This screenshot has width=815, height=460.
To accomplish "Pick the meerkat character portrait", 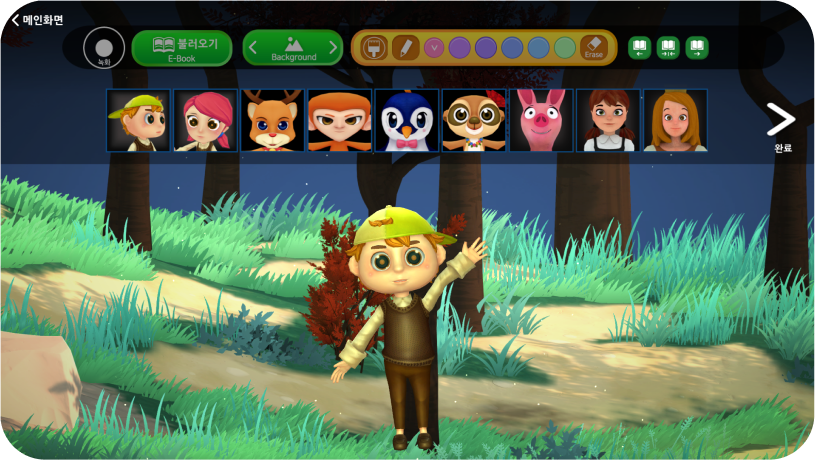I will (x=473, y=121).
